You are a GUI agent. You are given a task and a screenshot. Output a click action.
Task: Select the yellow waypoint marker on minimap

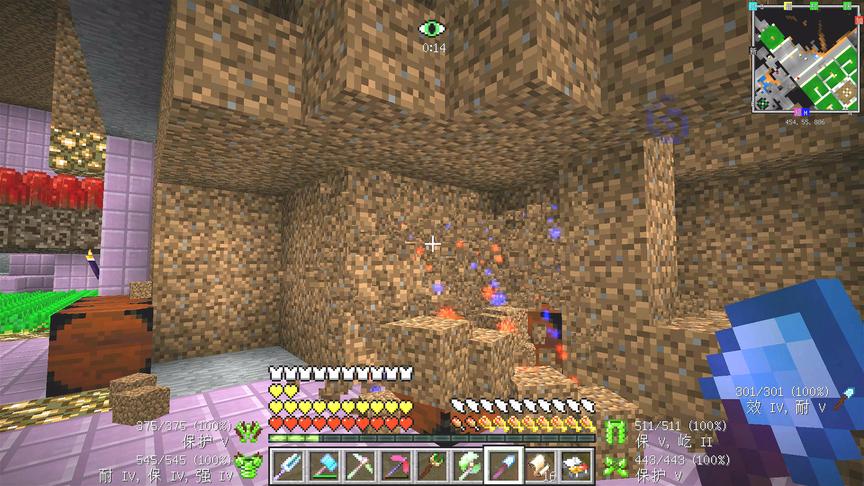coord(788,5)
